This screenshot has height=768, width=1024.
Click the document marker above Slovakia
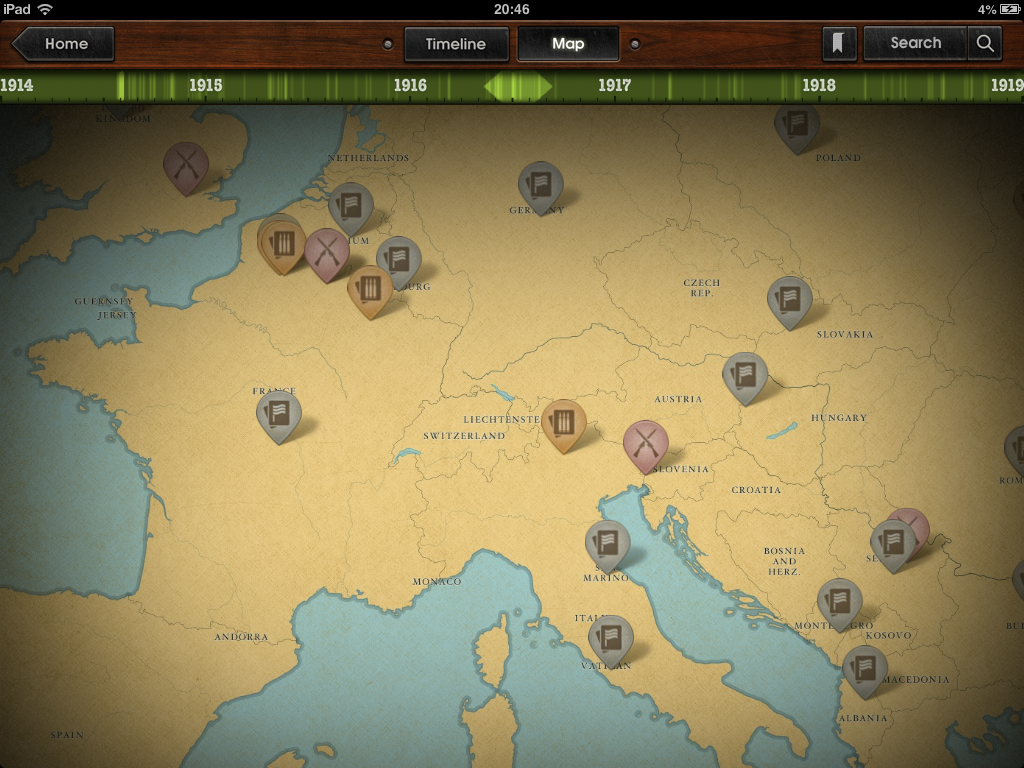point(789,298)
